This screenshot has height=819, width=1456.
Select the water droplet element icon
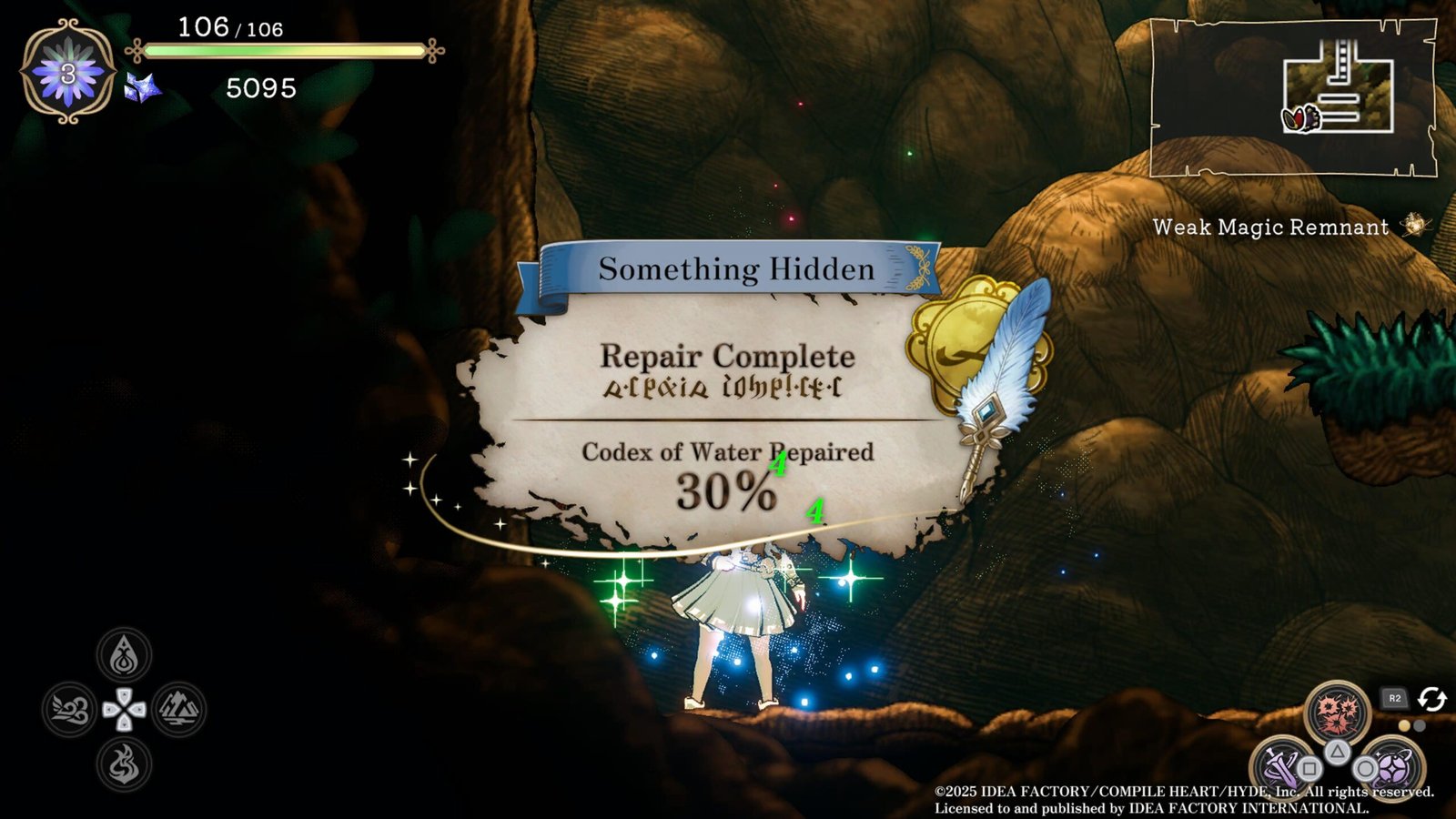[124, 655]
